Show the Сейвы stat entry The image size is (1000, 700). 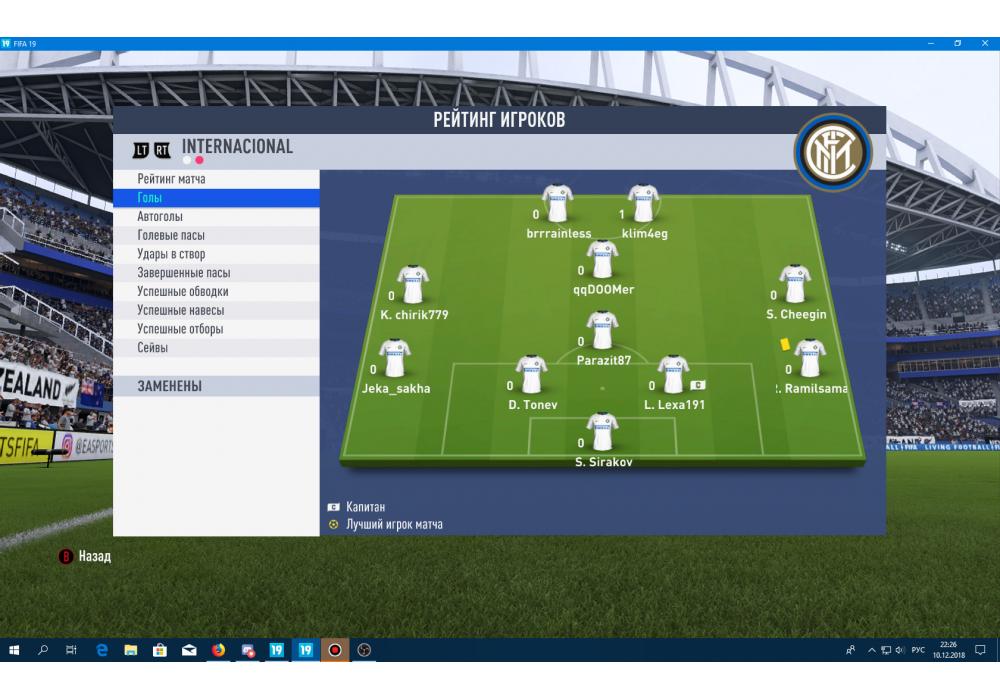coord(153,348)
